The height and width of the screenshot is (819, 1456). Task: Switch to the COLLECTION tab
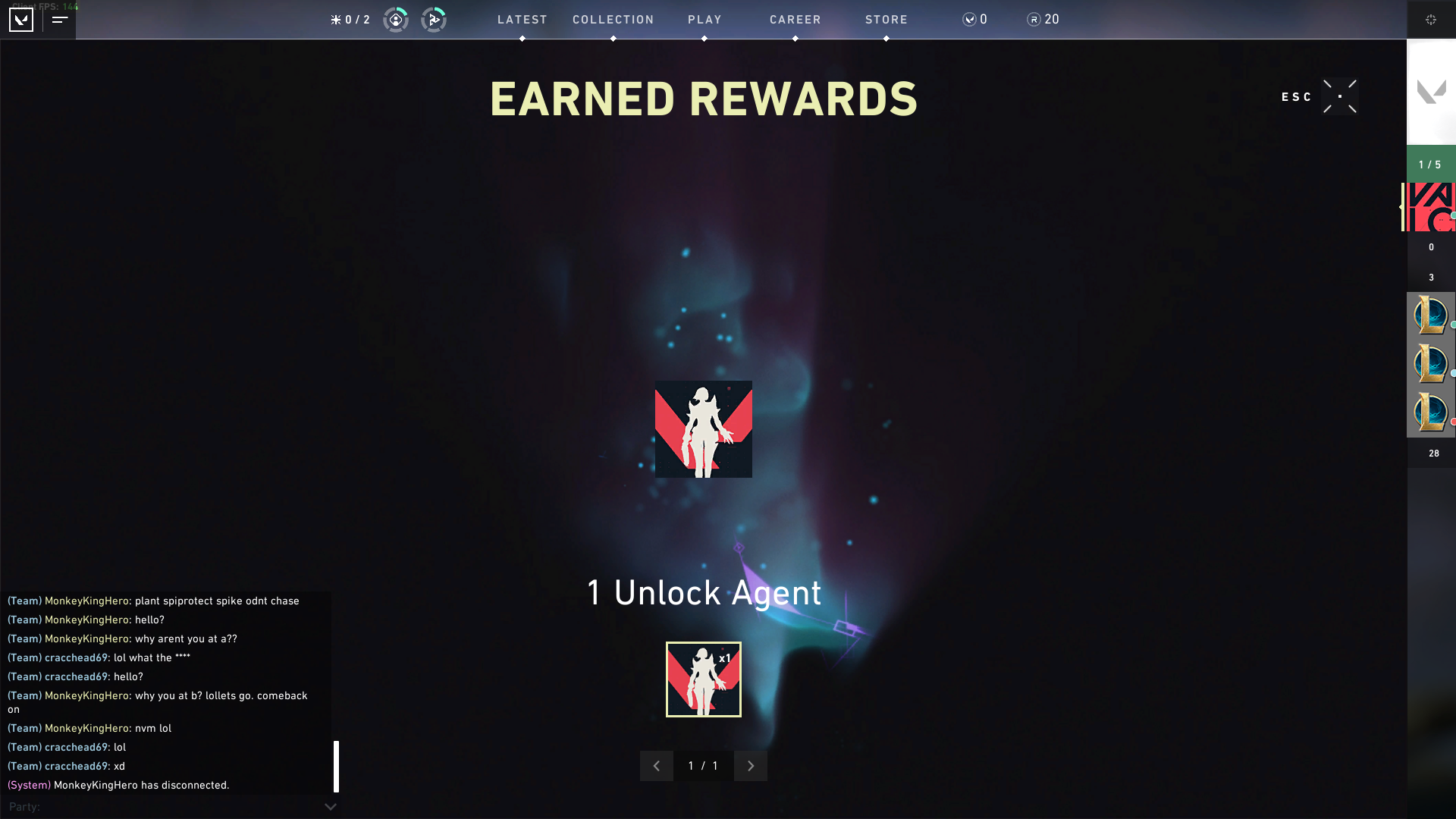click(x=613, y=20)
